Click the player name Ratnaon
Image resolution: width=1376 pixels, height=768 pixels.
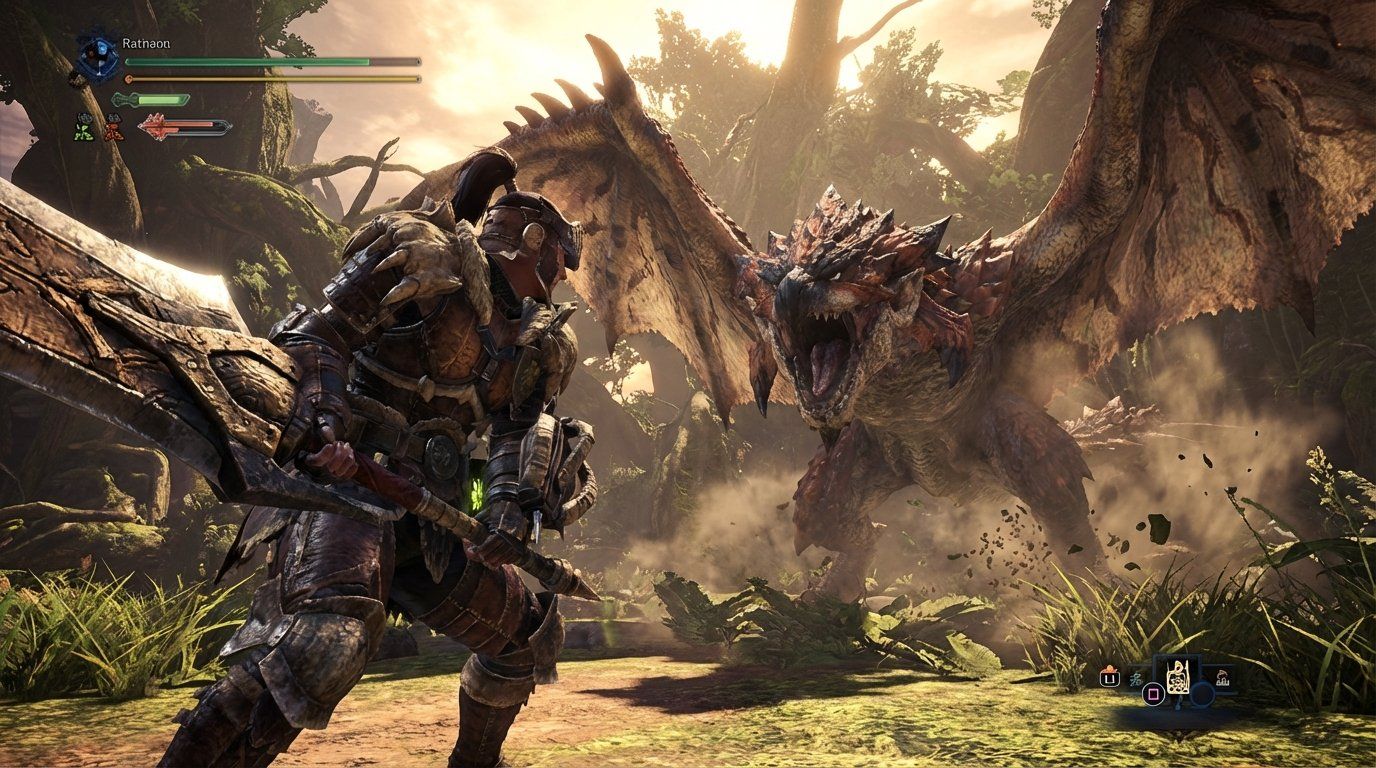point(146,44)
